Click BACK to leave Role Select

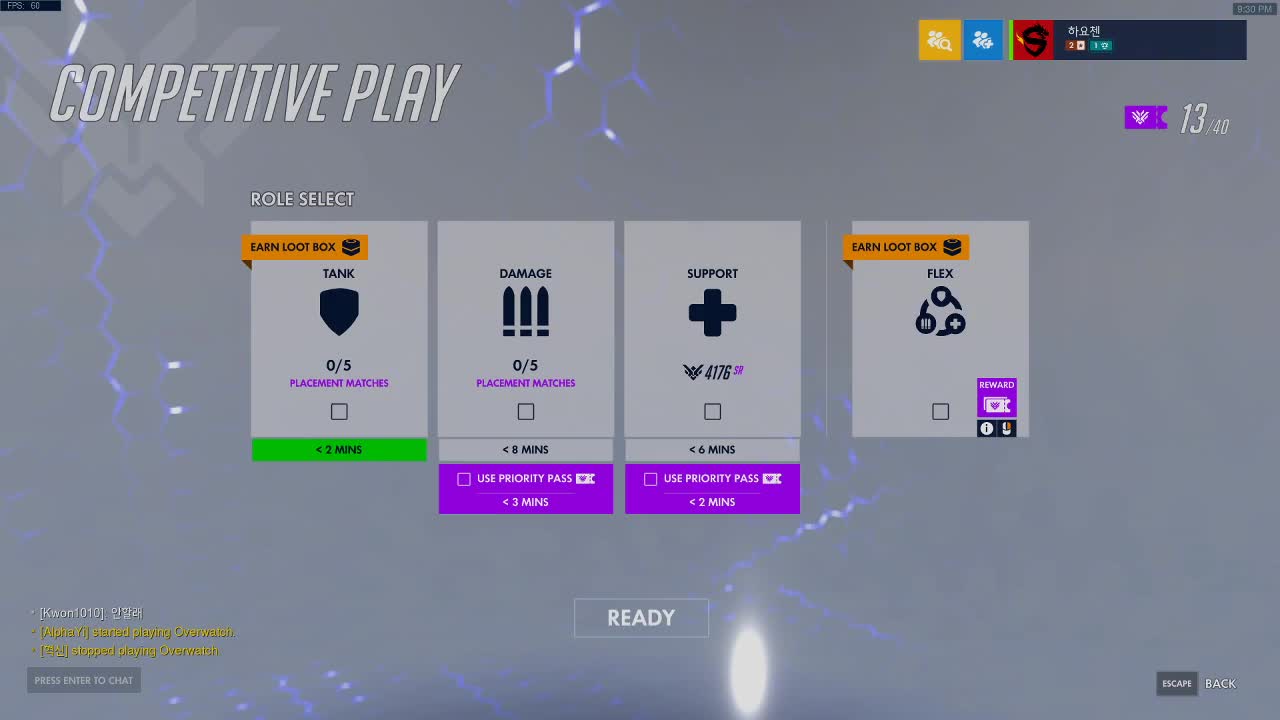click(1219, 684)
